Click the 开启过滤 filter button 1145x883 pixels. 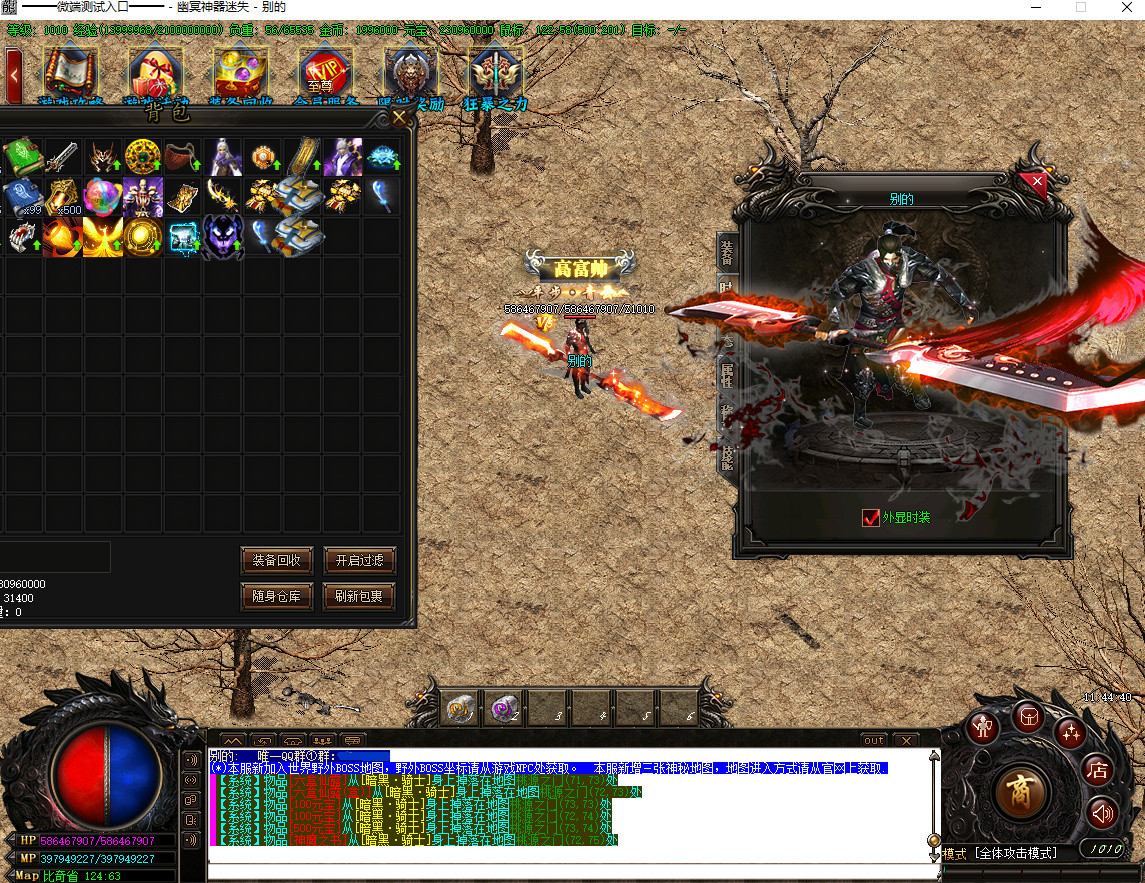point(360,560)
